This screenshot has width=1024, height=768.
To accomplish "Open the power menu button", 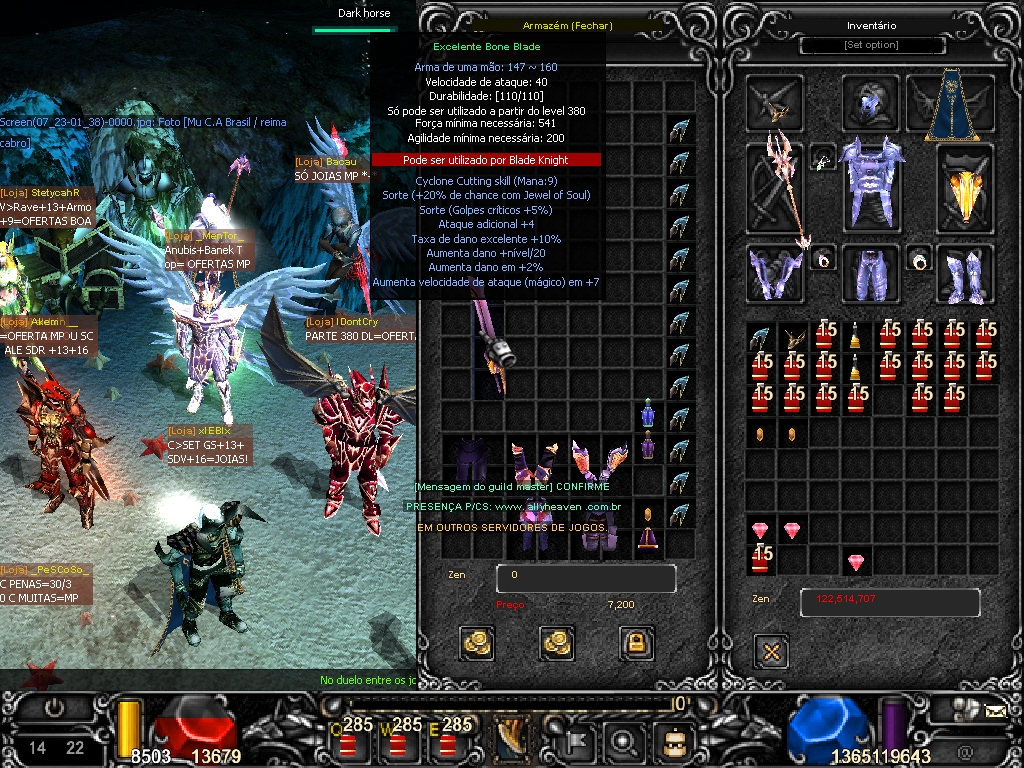I will click(54, 708).
